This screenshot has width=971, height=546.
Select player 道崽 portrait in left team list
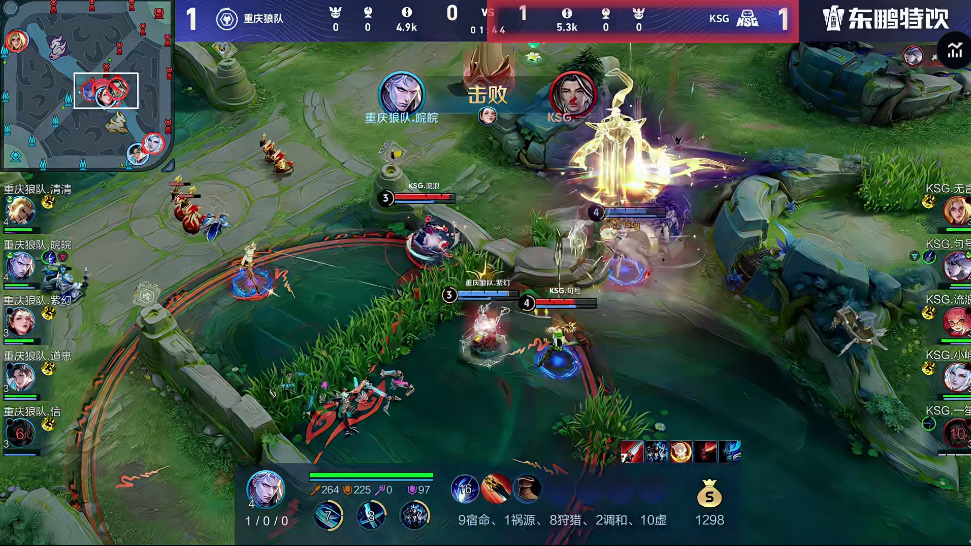(19, 376)
